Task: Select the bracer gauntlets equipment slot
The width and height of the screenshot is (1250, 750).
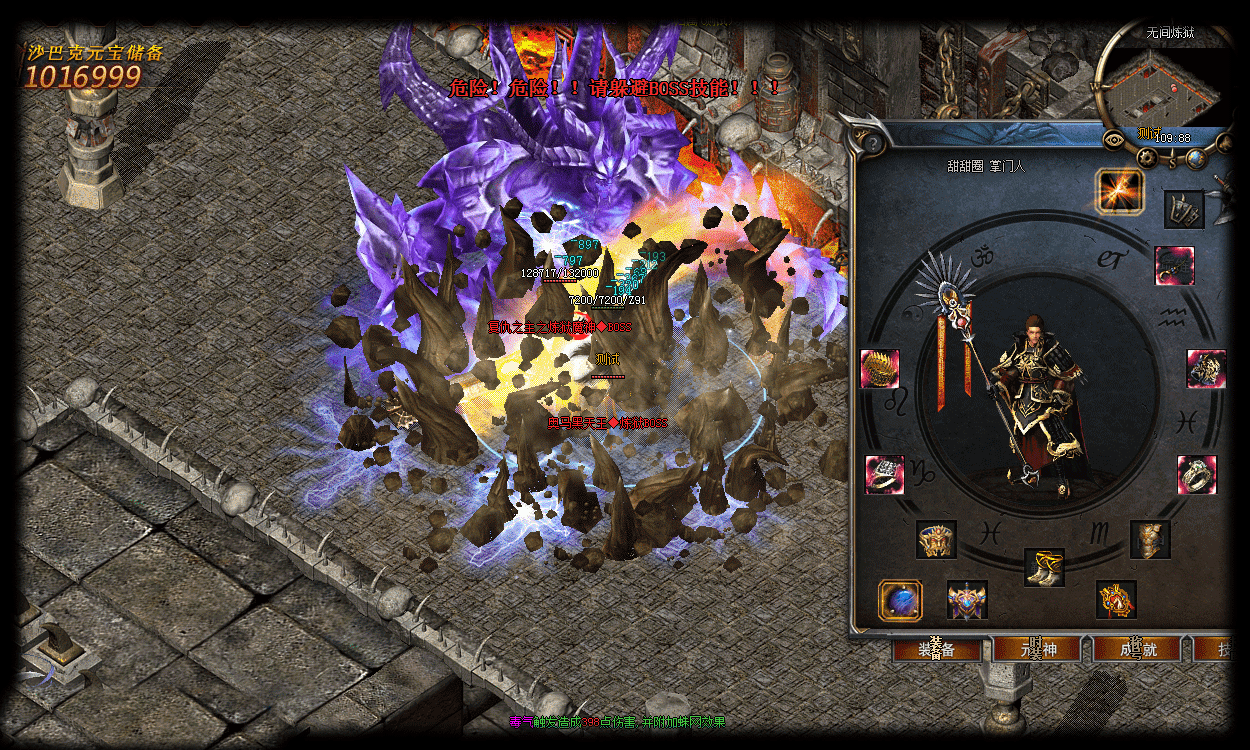Action: click(1184, 210)
